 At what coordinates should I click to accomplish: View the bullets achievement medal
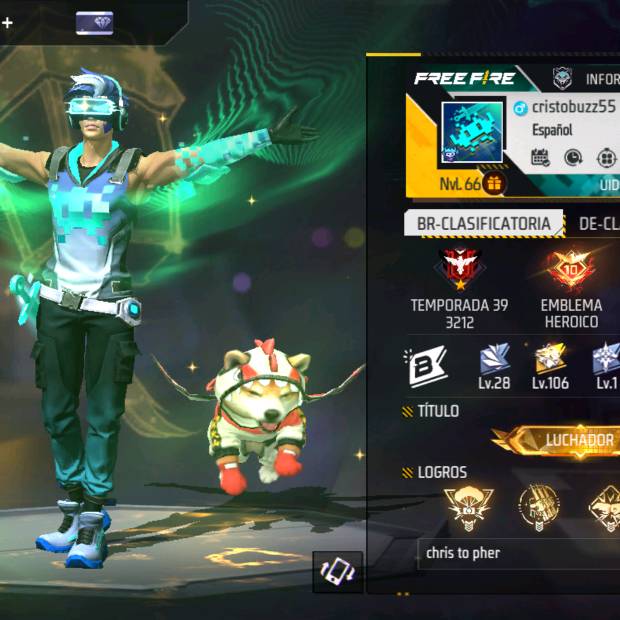pos(539,506)
